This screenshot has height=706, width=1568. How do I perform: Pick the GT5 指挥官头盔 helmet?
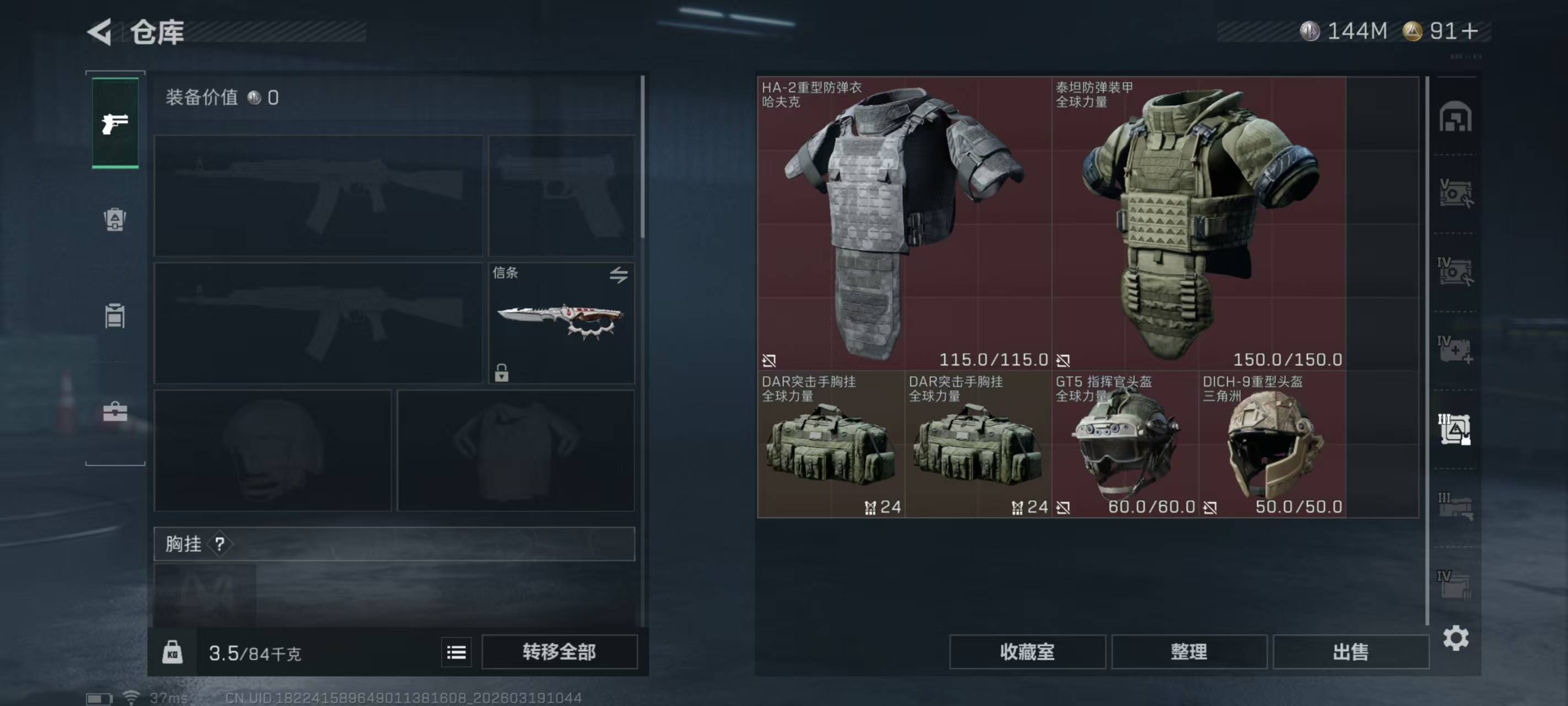point(1125,445)
